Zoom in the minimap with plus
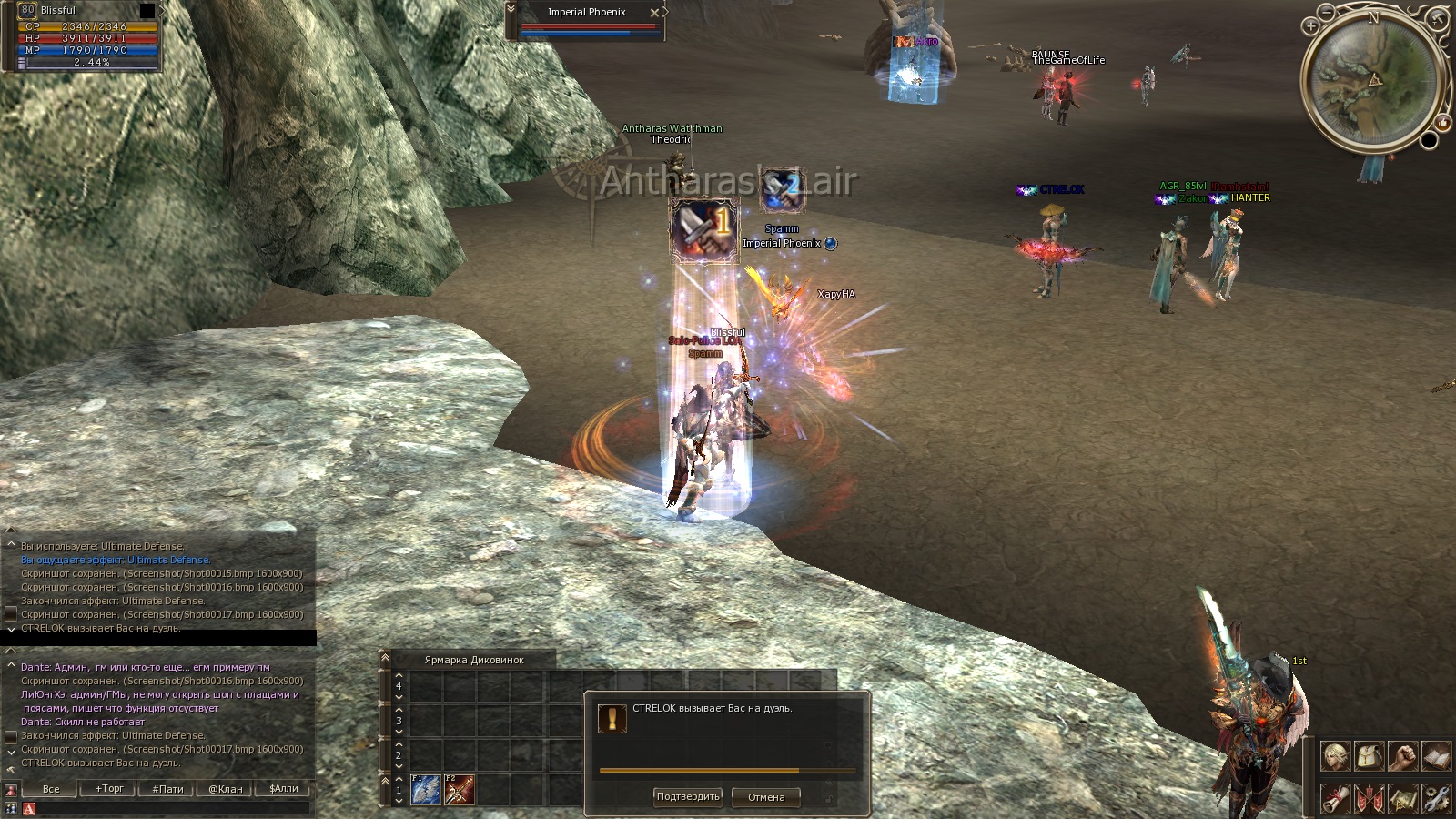The height and width of the screenshot is (819, 1456). [x=1311, y=26]
